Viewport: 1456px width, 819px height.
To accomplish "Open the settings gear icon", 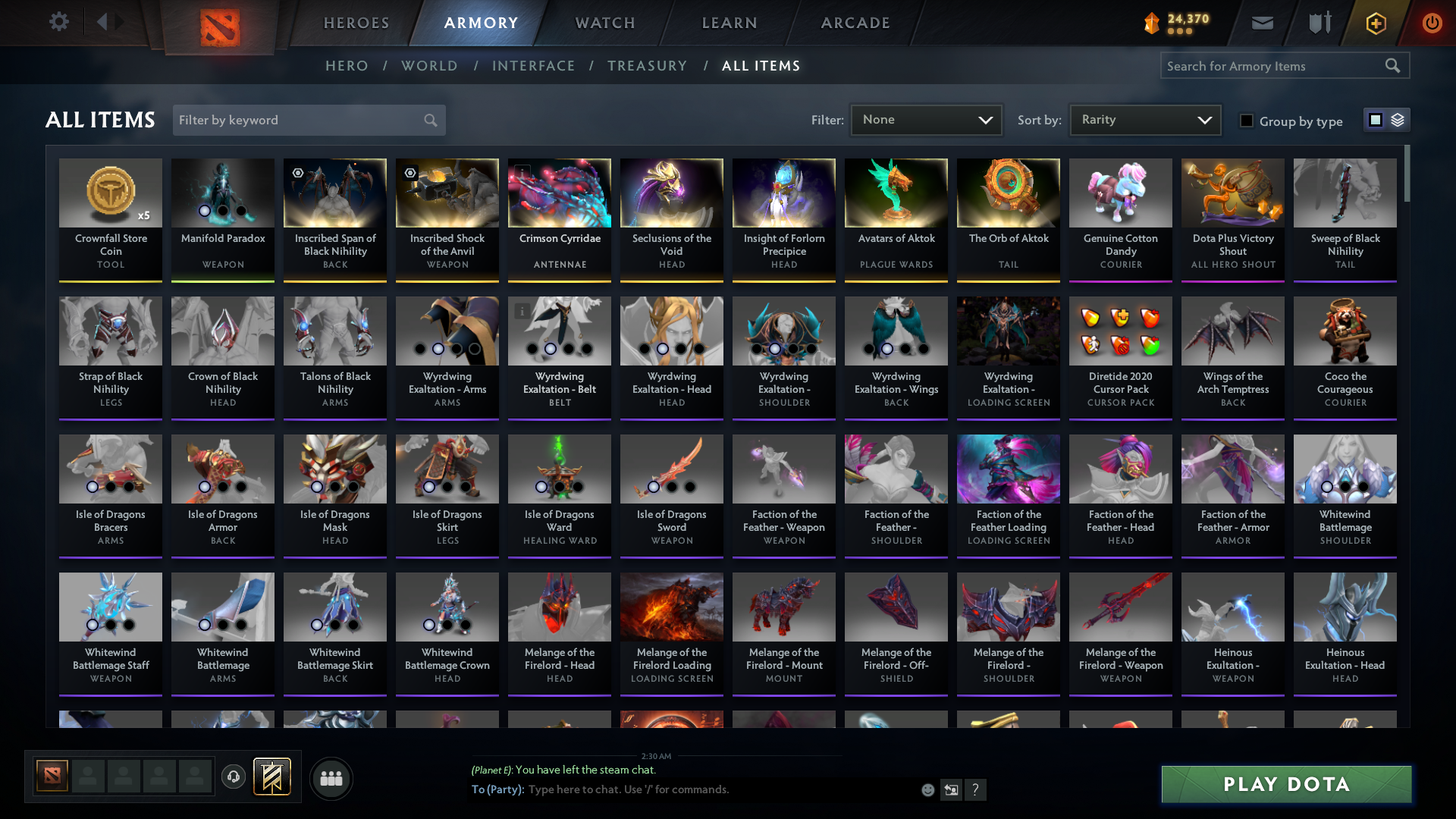I will point(58,22).
